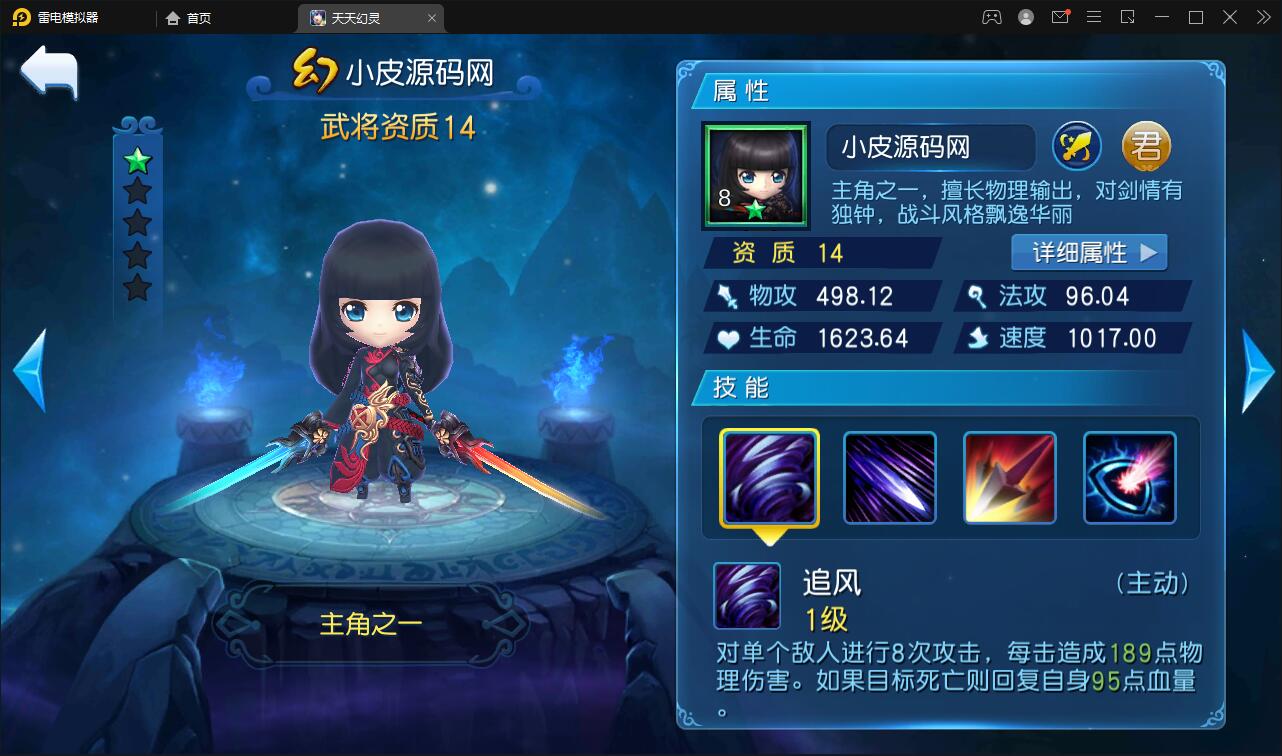
Task: Open the second dark-blade skill icon
Action: tap(888, 477)
